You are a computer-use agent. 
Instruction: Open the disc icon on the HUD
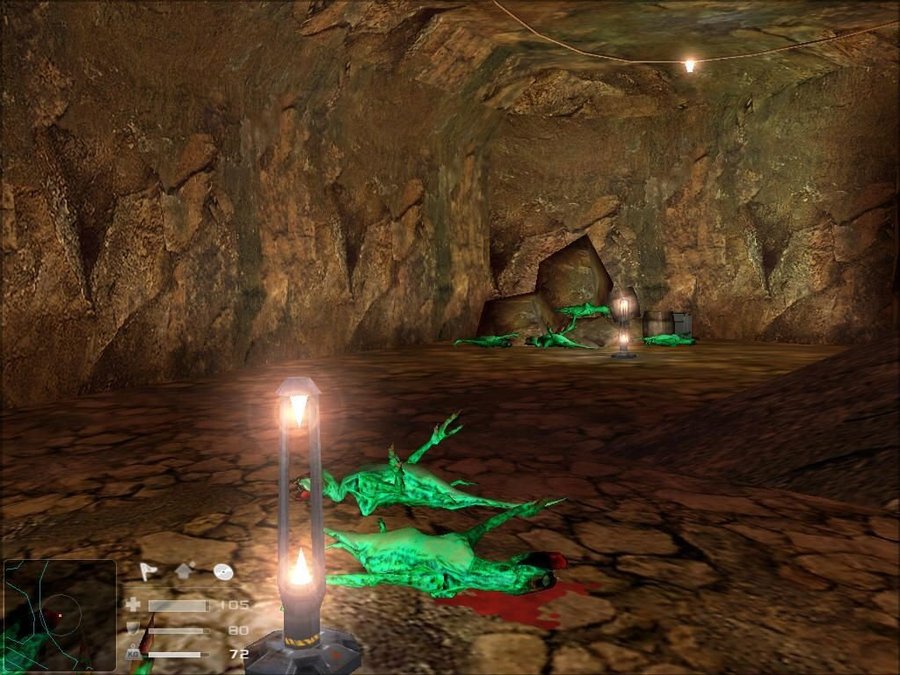223,572
